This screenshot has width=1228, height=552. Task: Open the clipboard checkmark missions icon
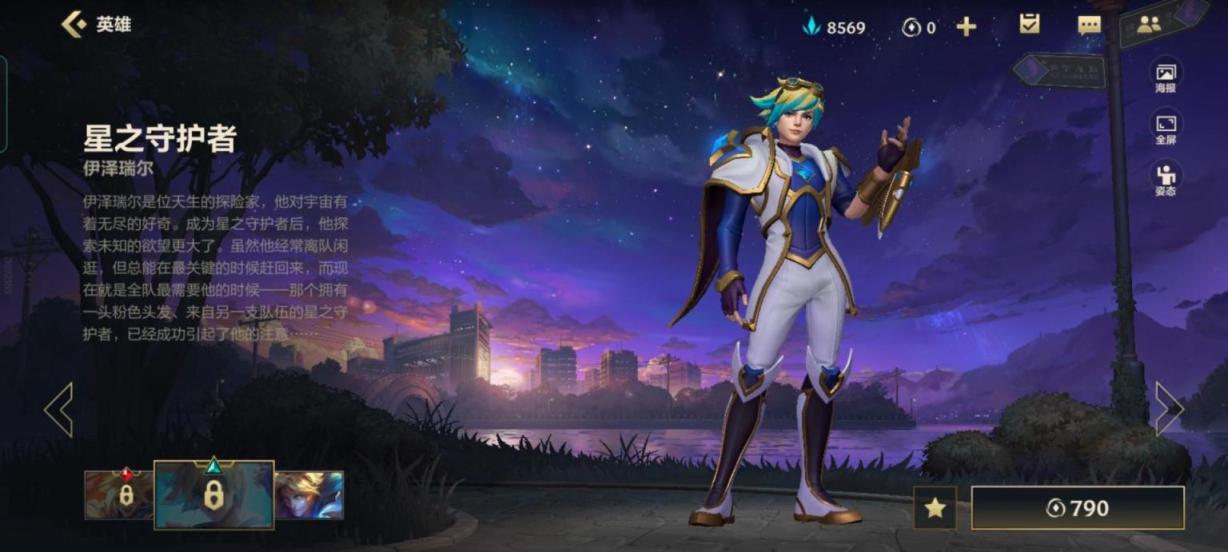[x=1029, y=25]
